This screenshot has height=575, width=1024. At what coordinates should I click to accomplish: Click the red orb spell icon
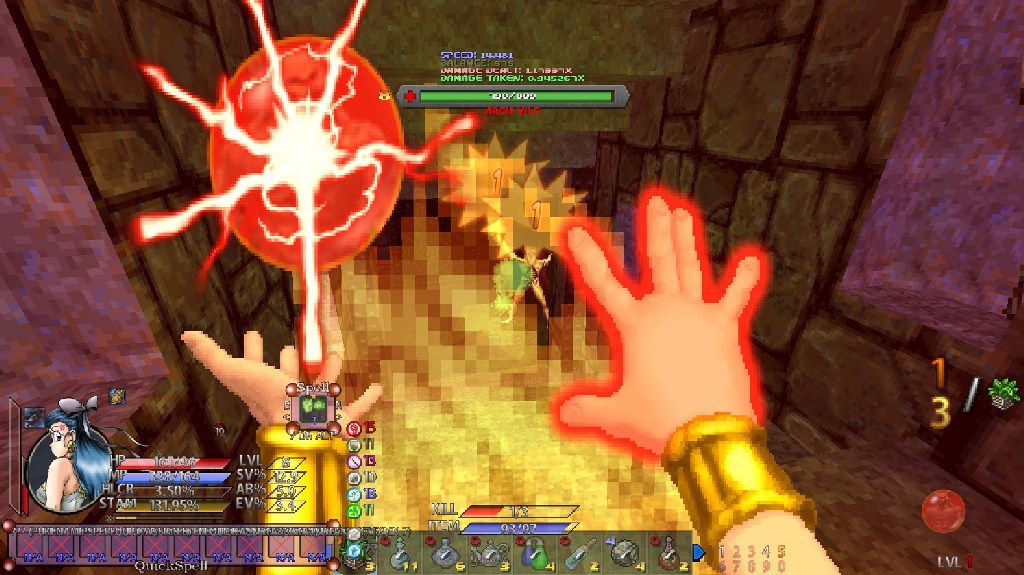[x=942, y=510]
